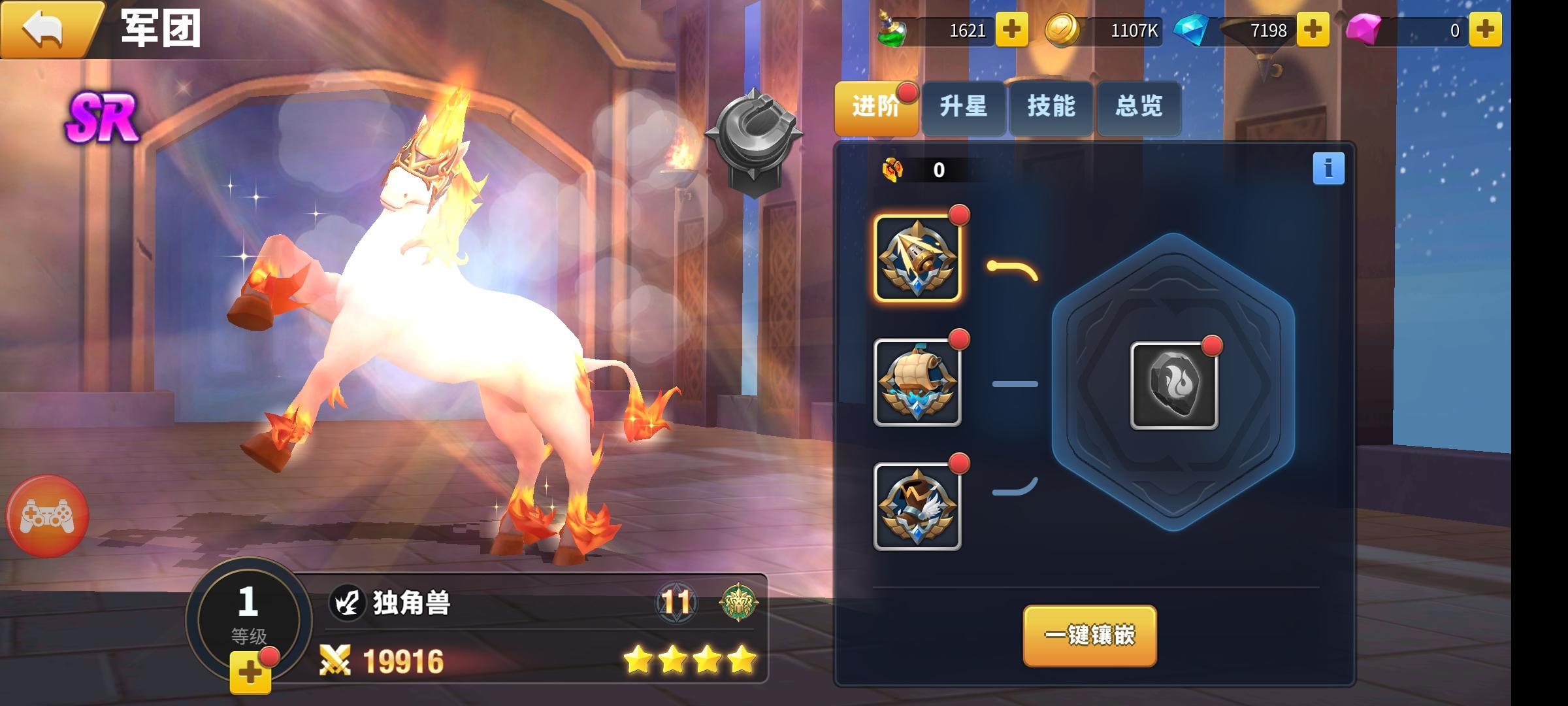The width and height of the screenshot is (1568, 706).
Task: Switch to the 技能 skills tab
Action: (x=1051, y=109)
